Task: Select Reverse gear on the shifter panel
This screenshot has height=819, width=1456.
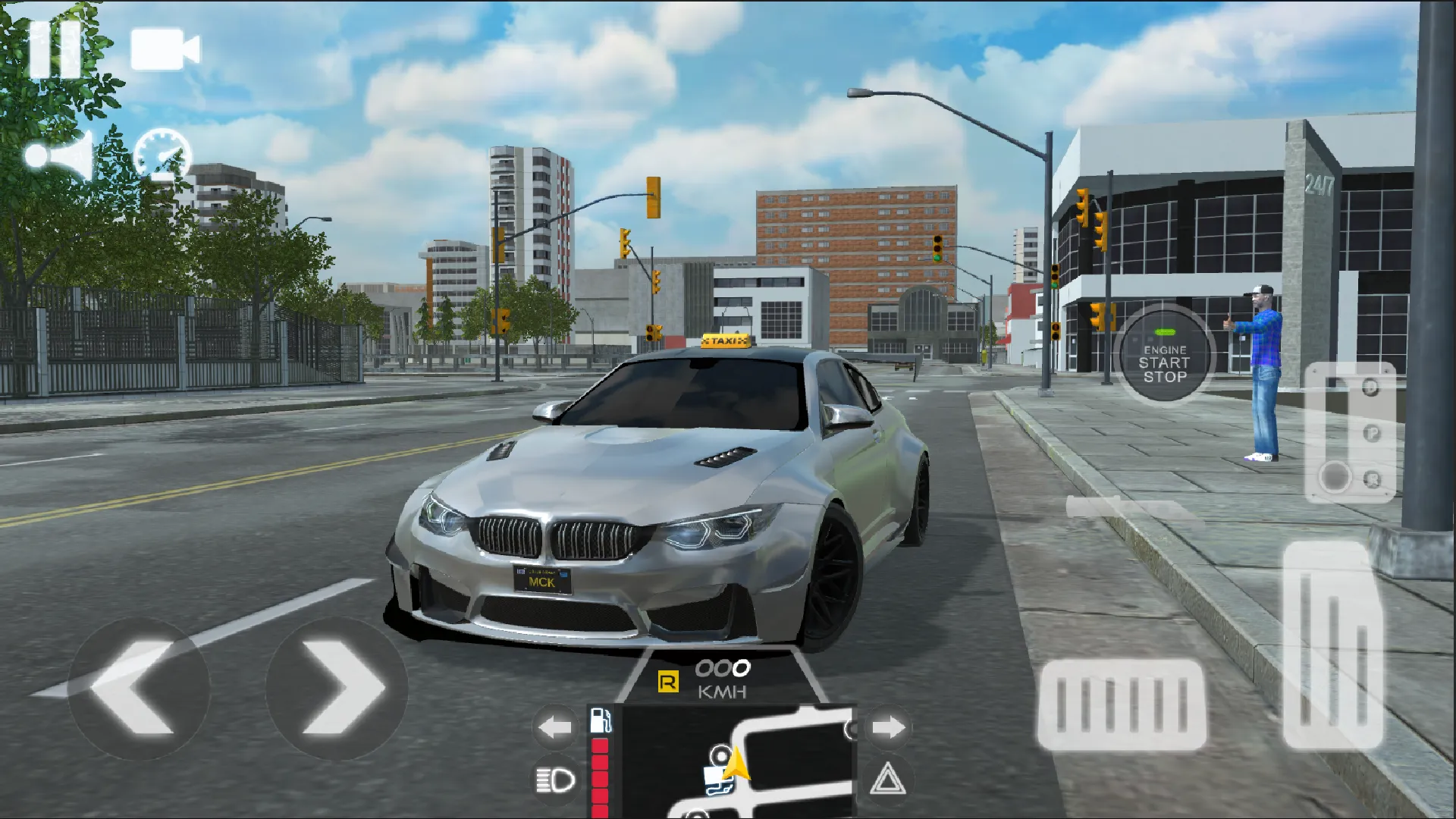Action: pyautogui.click(x=1371, y=478)
